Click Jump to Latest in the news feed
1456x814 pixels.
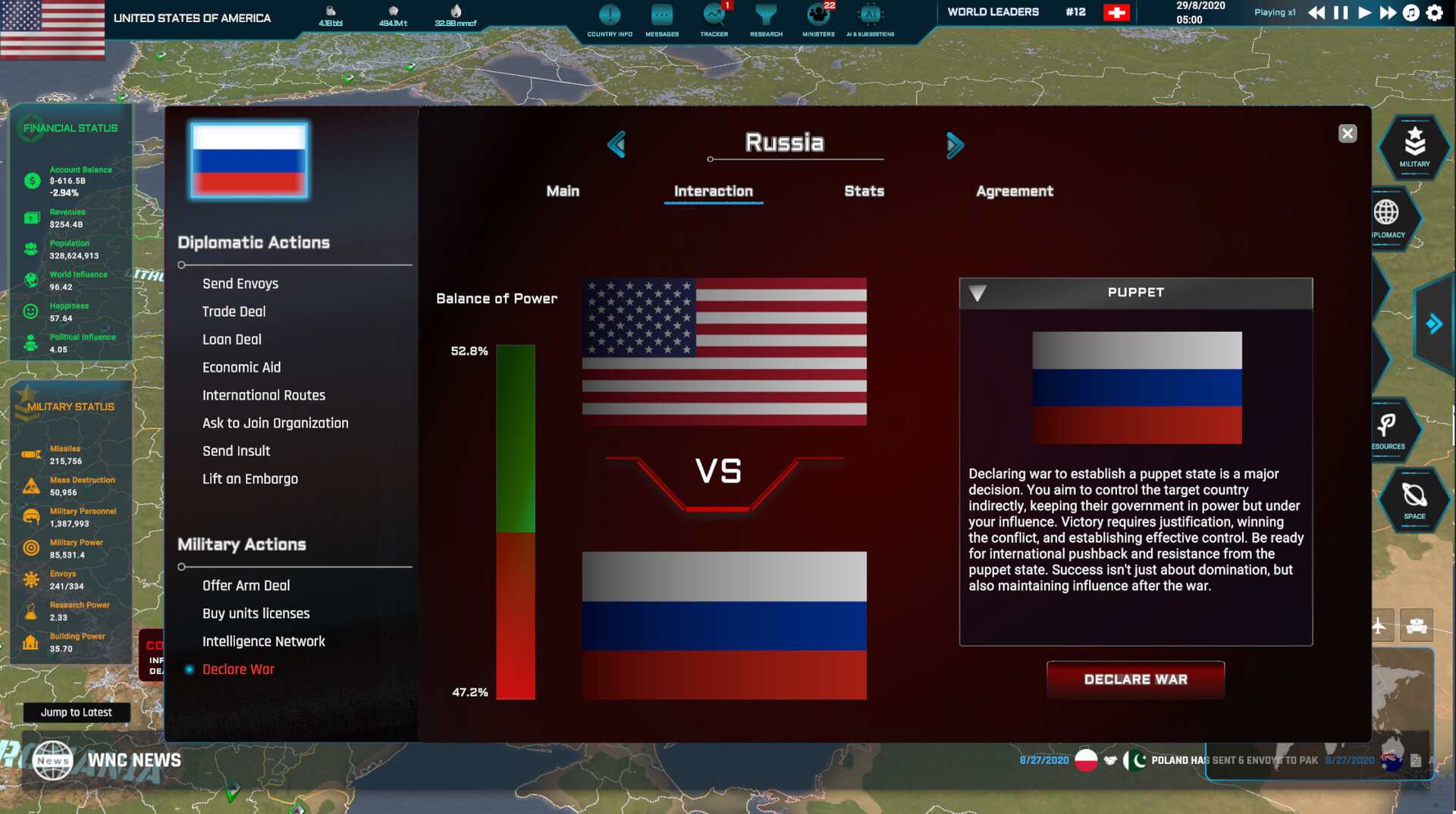coord(76,712)
